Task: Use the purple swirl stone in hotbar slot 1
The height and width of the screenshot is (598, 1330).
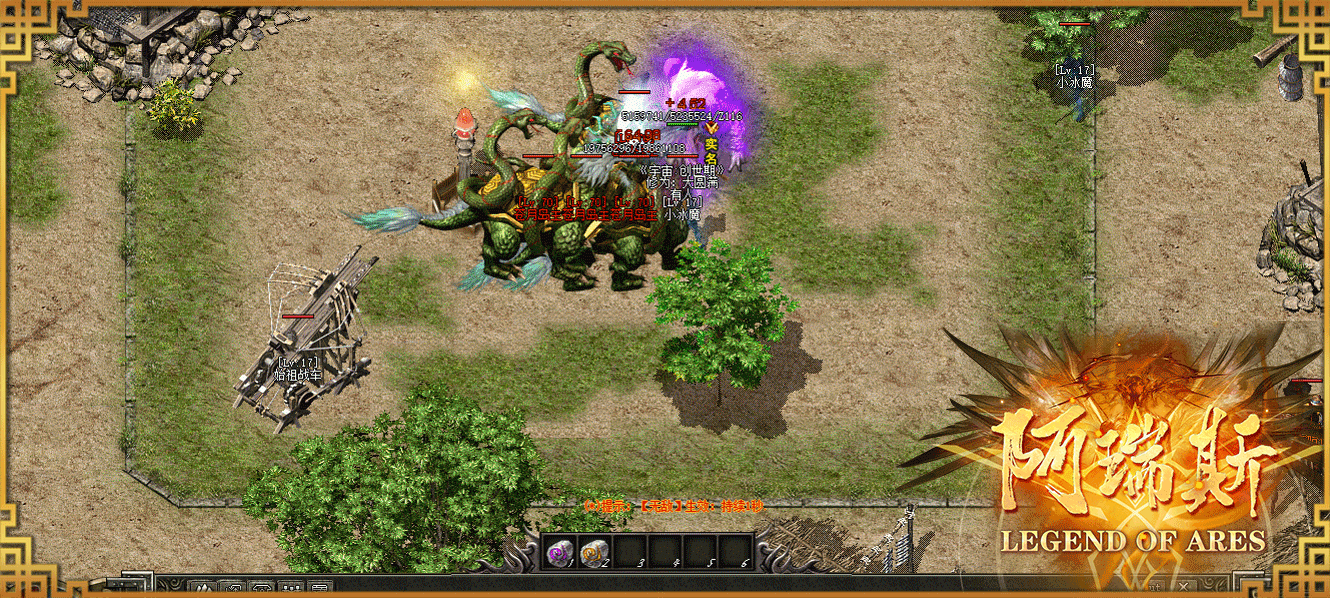Action: [x=559, y=550]
